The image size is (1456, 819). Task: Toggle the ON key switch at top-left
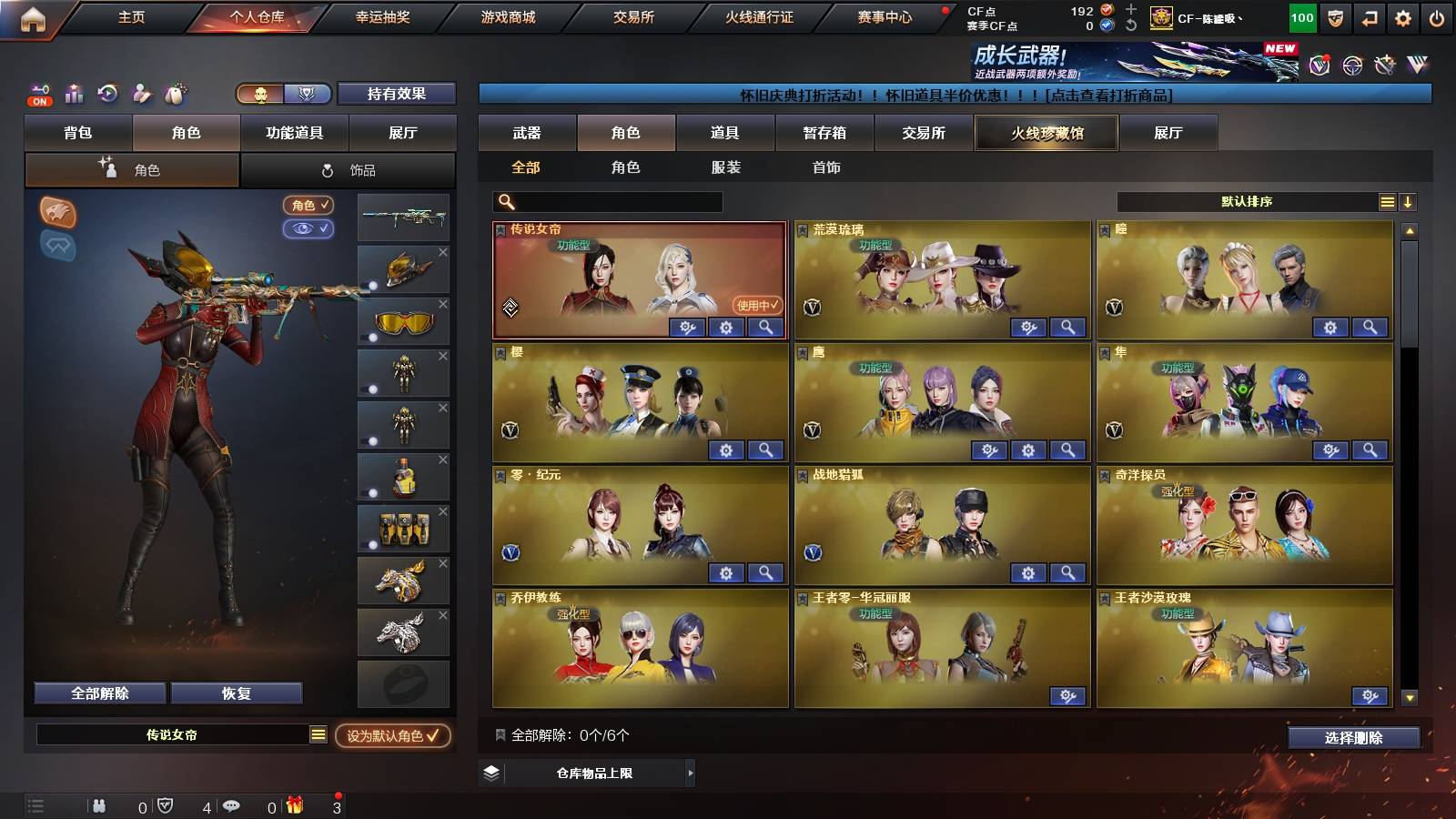tap(38, 93)
